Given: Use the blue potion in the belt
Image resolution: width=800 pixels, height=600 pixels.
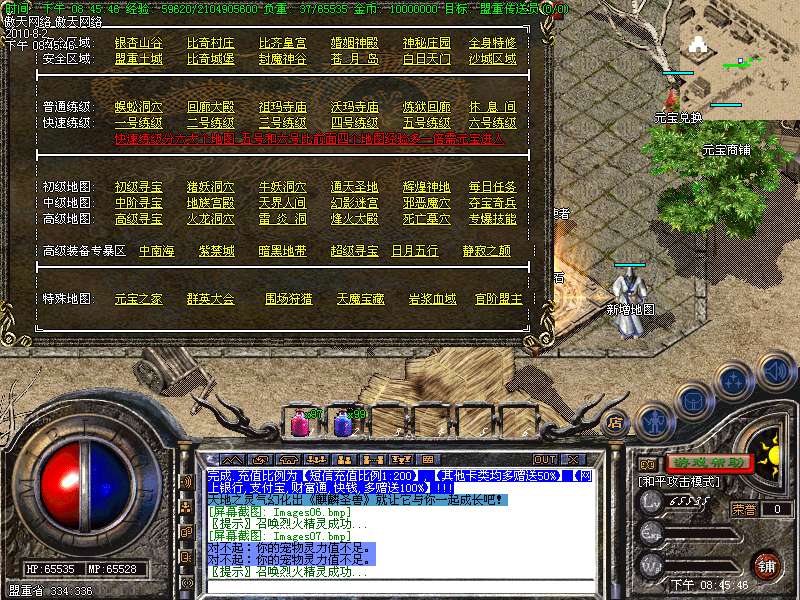Looking at the screenshot, I should 343,423.
